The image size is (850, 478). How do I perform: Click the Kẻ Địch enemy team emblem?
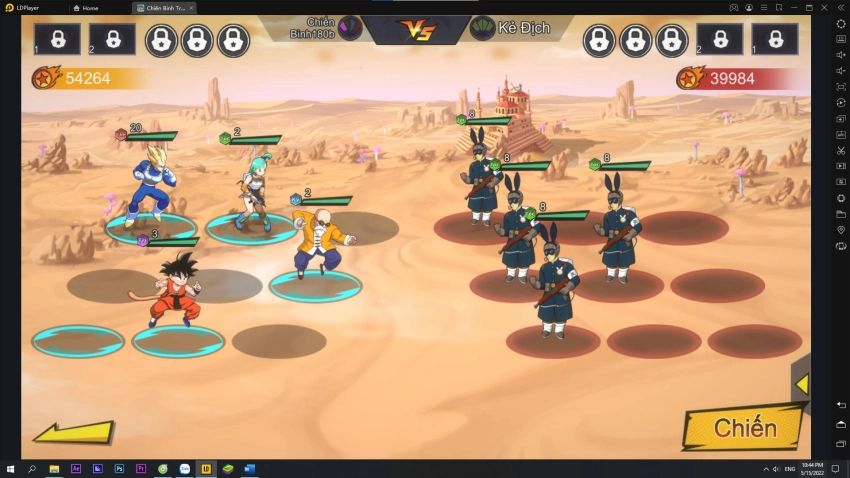[x=483, y=28]
